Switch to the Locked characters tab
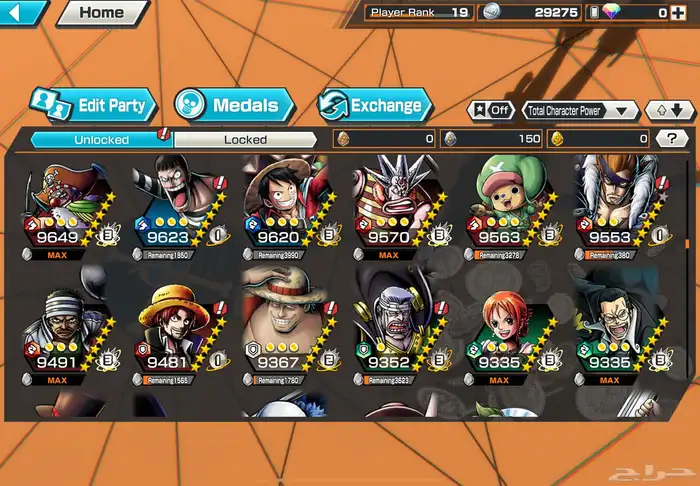This screenshot has width=700, height=486. click(245, 140)
